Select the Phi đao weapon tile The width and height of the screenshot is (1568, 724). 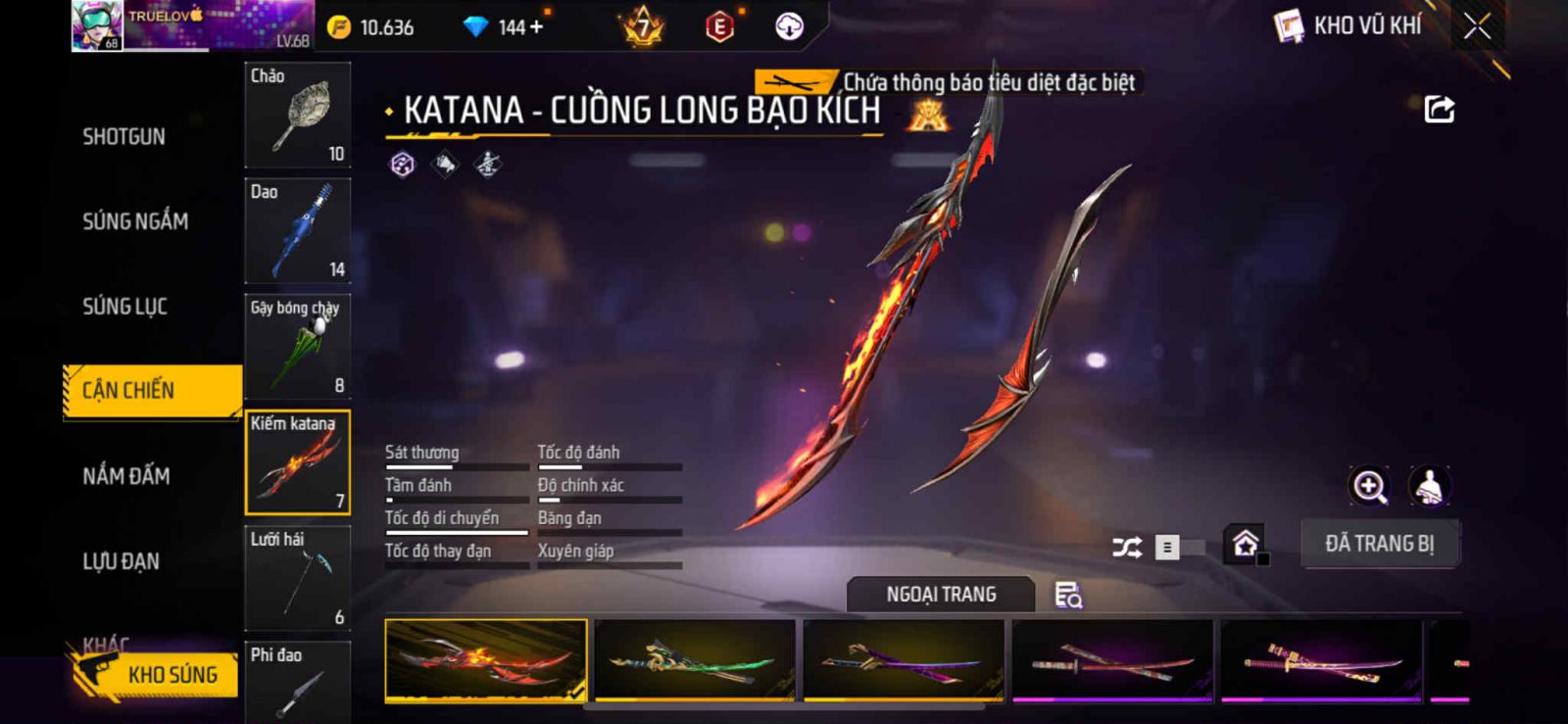coord(297,682)
